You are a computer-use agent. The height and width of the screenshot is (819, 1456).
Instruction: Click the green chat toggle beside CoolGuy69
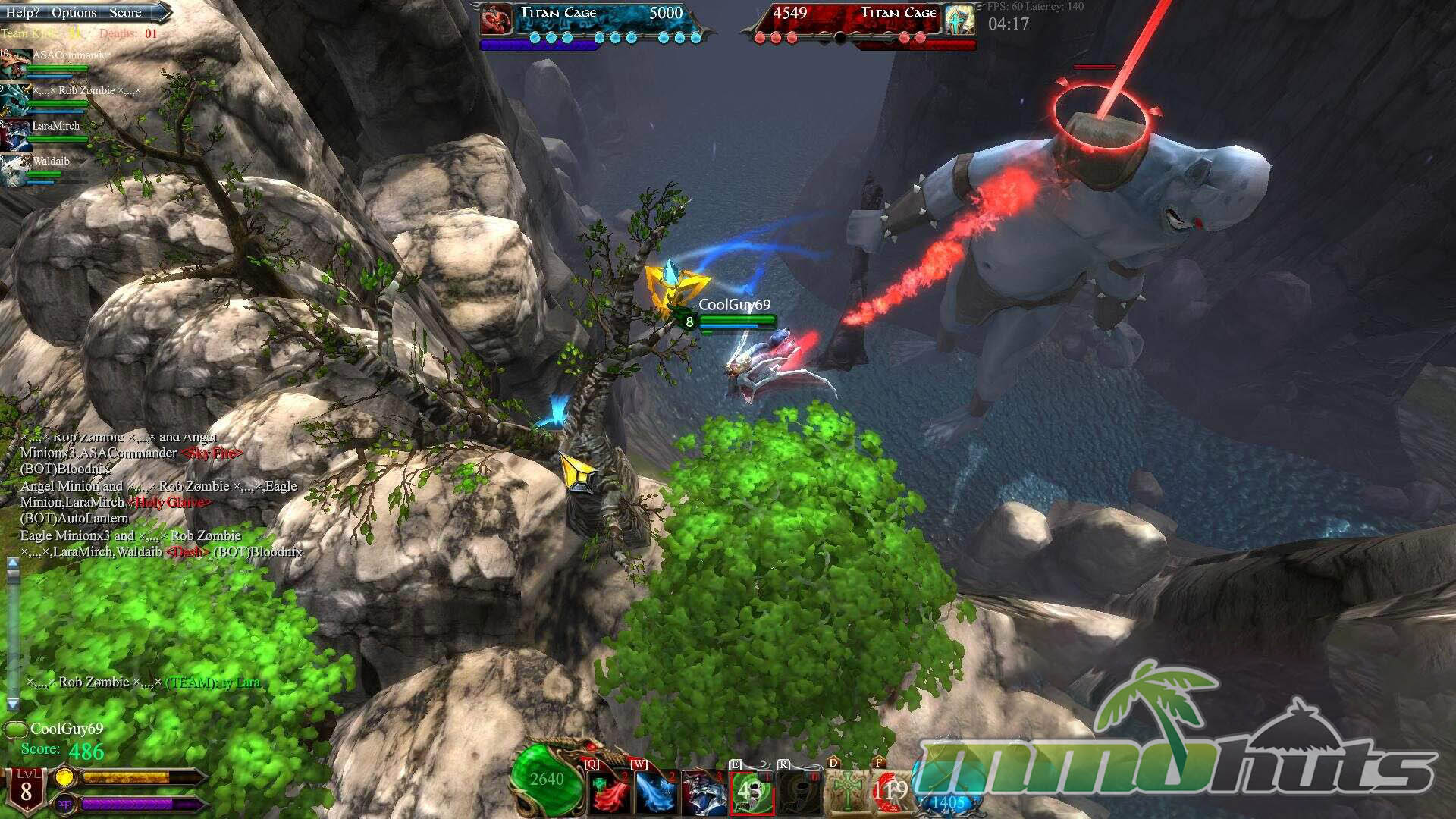pyautogui.click(x=15, y=730)
